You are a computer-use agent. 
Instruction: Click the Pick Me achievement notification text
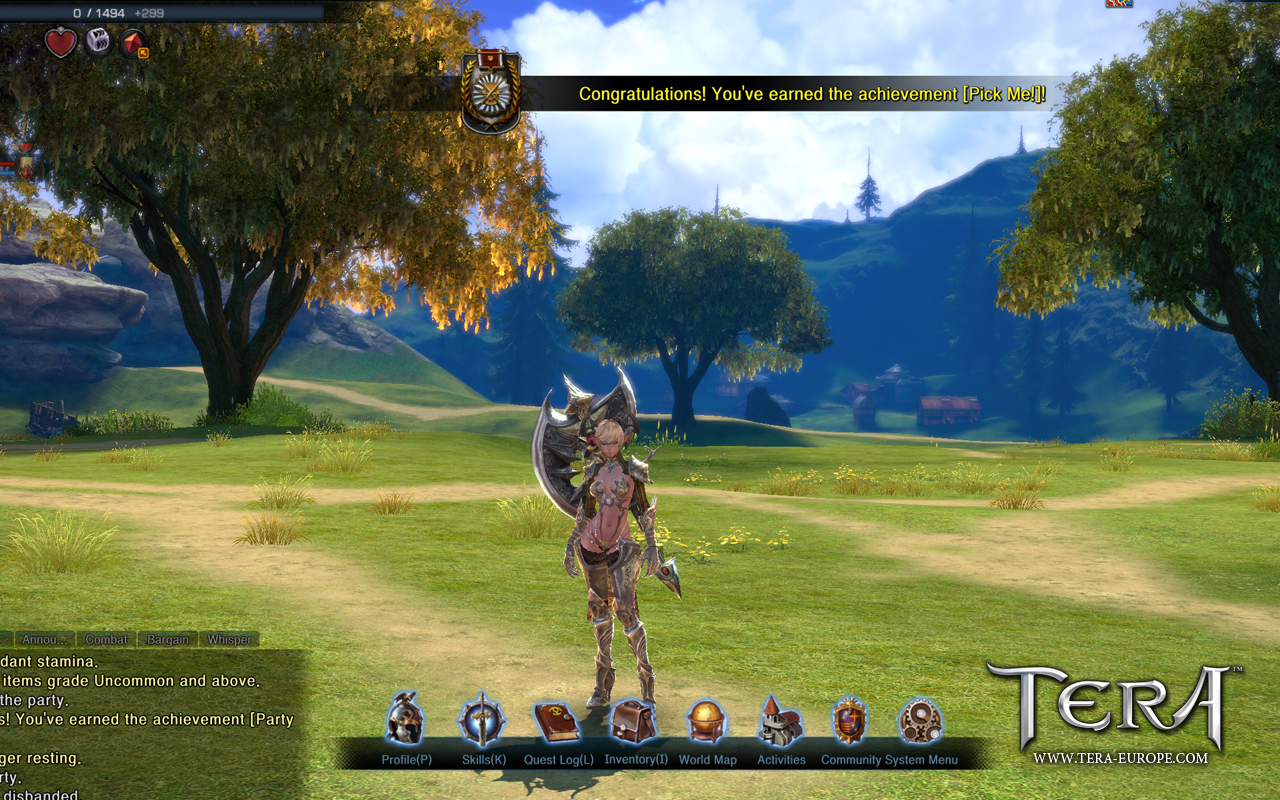[x=812, y=94]
